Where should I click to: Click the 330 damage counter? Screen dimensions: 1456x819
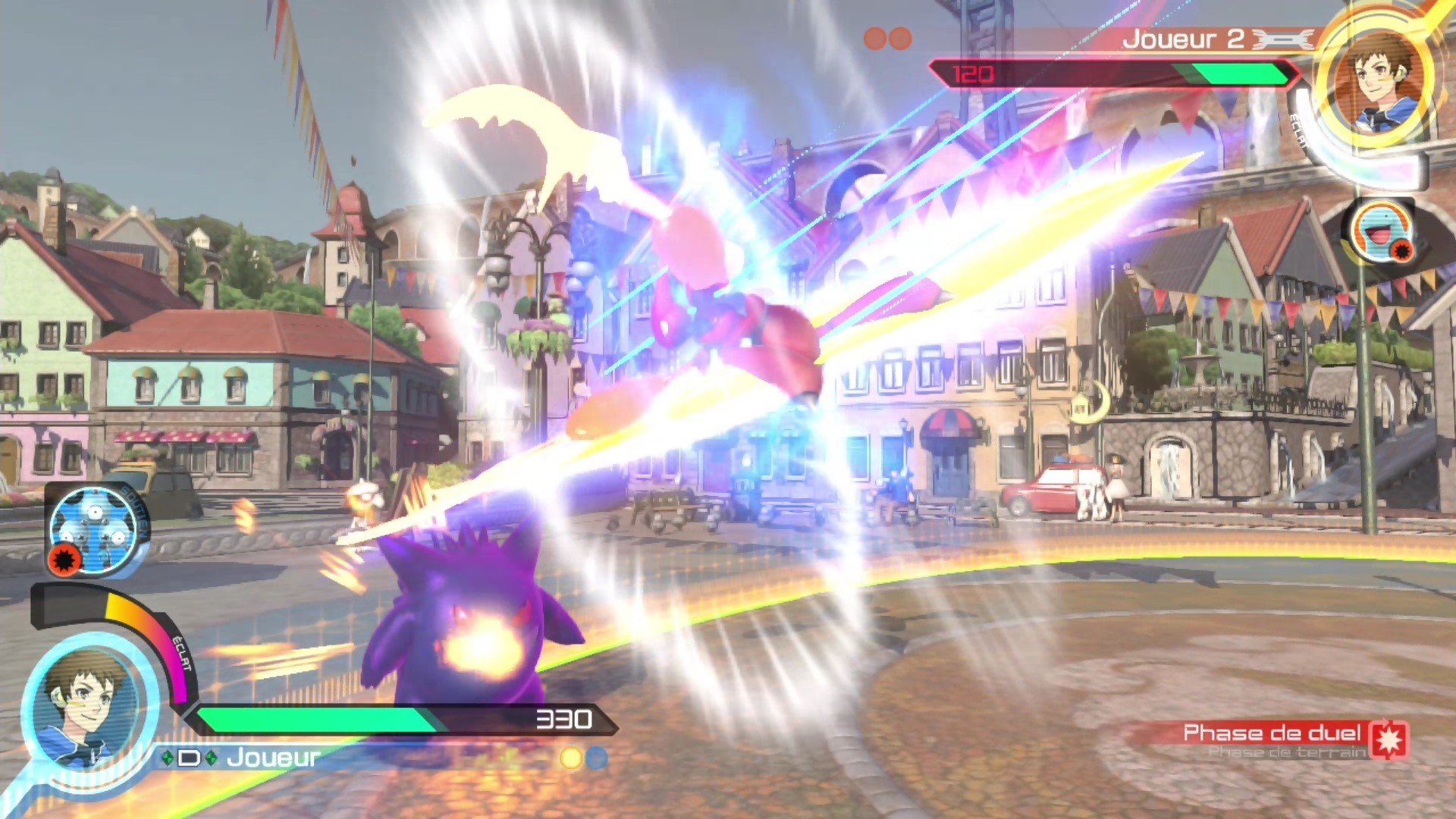pyautogui.click(x=563, y=720)
